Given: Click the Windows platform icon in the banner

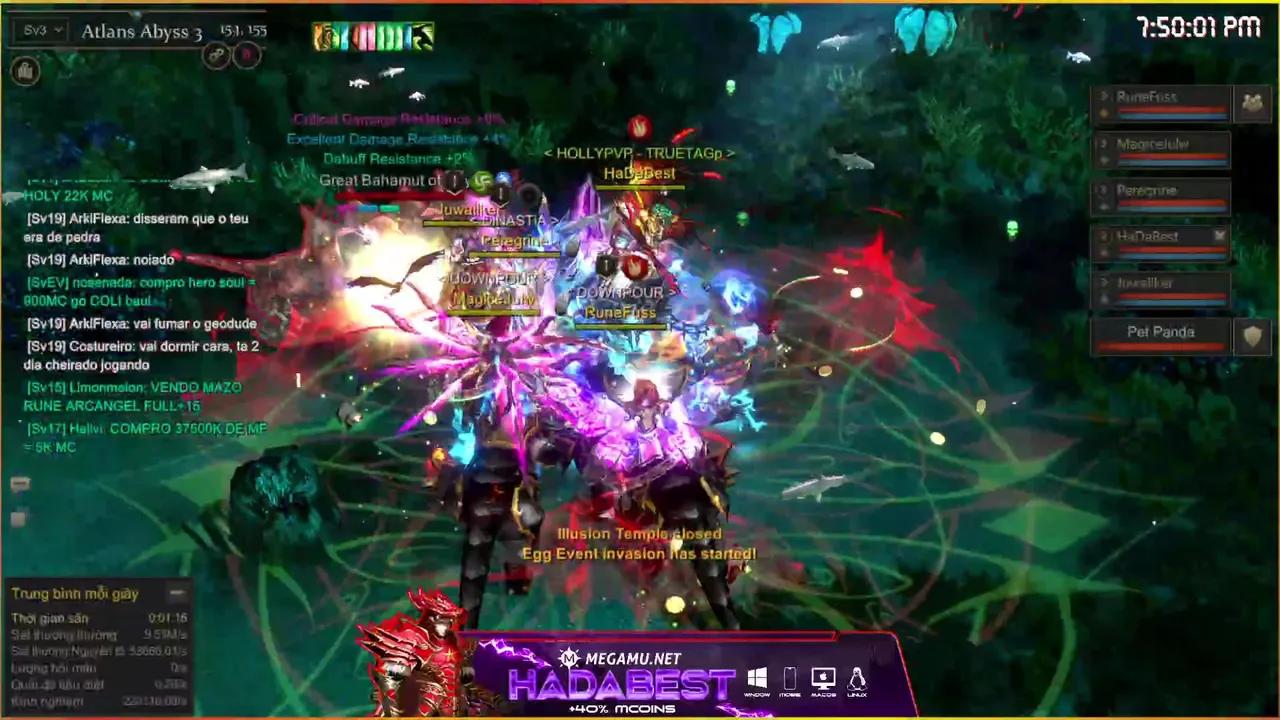Looking at the screenshot, I should [758, 675].
